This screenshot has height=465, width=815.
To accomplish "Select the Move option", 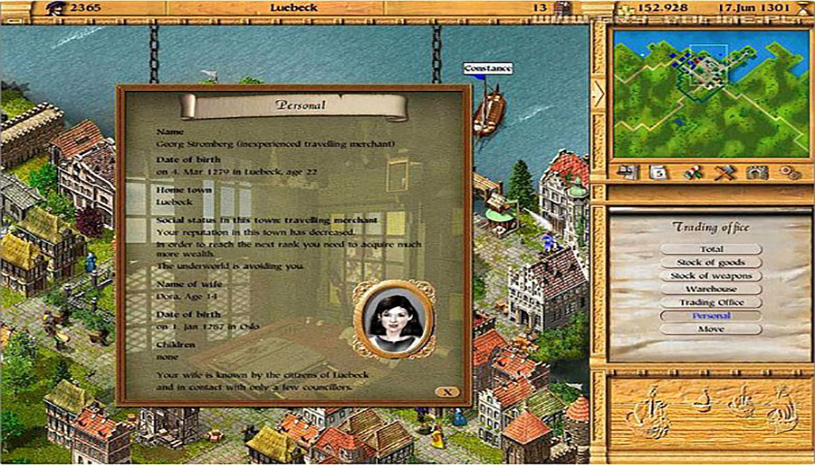I will point(711,329).
